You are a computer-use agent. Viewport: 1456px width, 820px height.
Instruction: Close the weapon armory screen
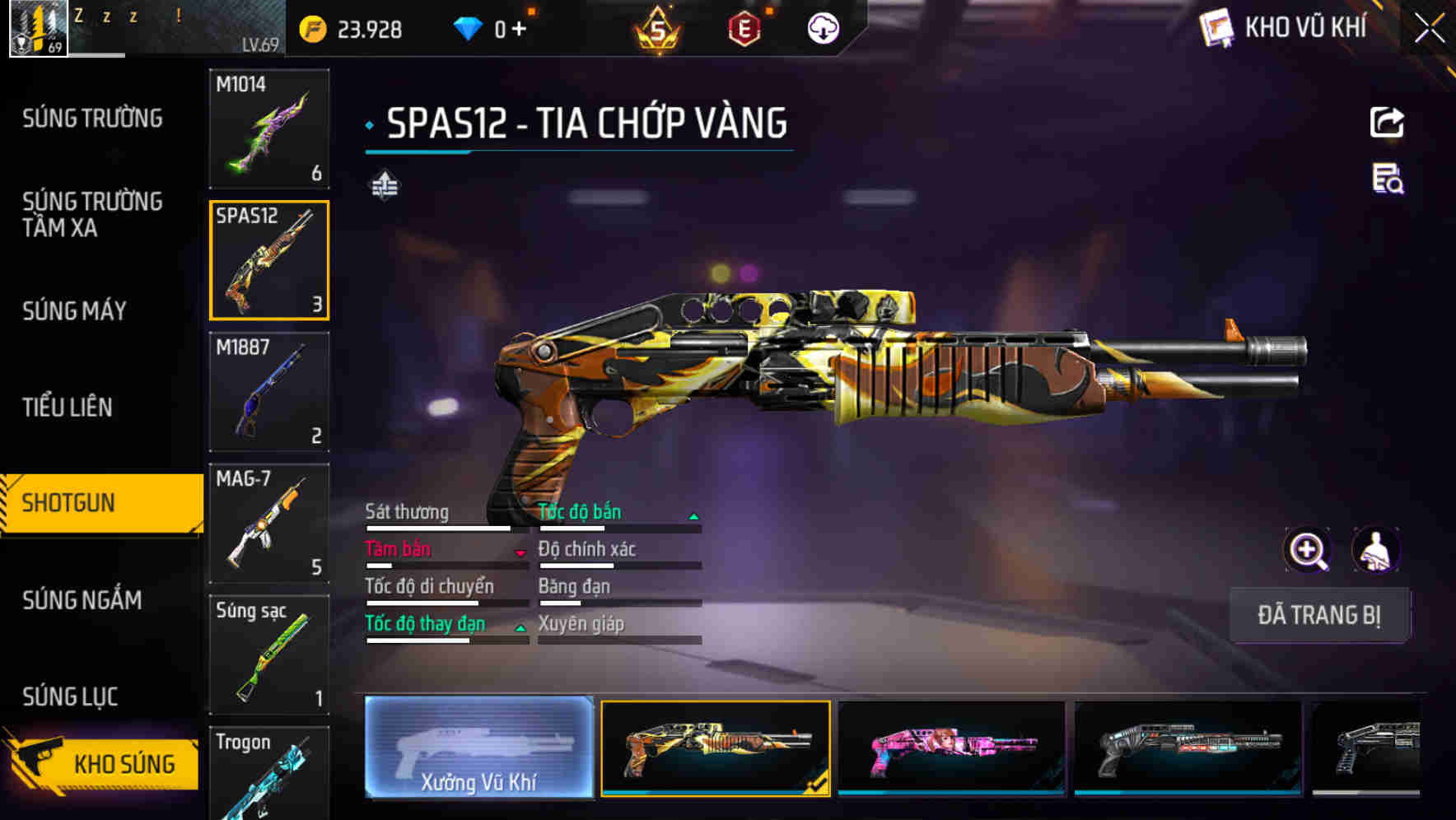(1429, 29)
